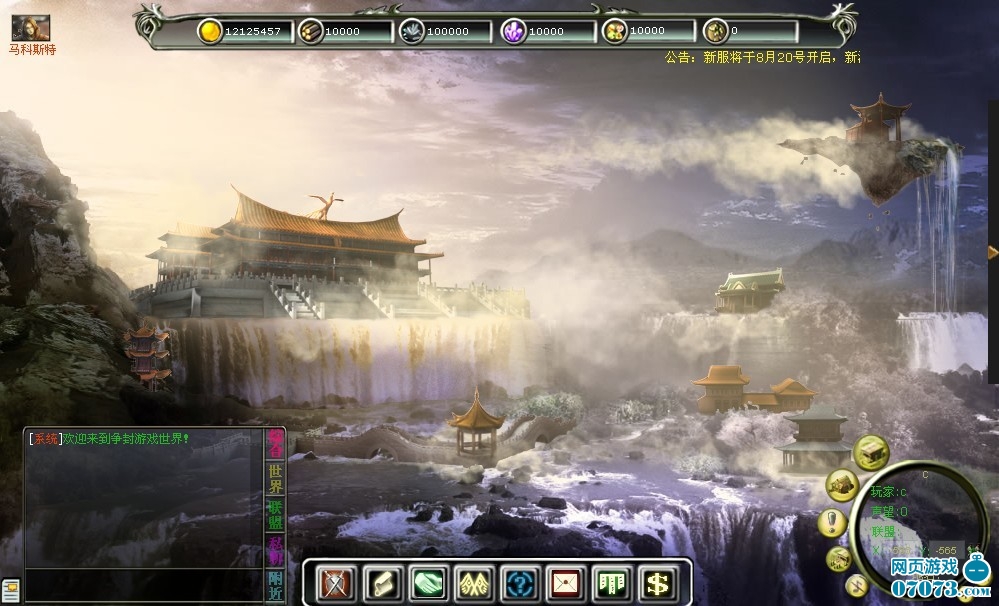The image size is (999, 606).
Task: Open the scroll icon in bottom toolbar
Action: (x=379, y=583)
